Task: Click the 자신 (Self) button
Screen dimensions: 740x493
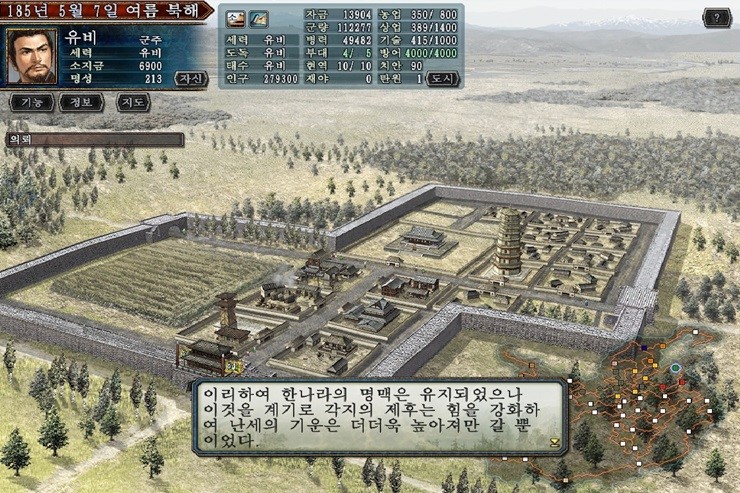Action: [x=189, y=78]
